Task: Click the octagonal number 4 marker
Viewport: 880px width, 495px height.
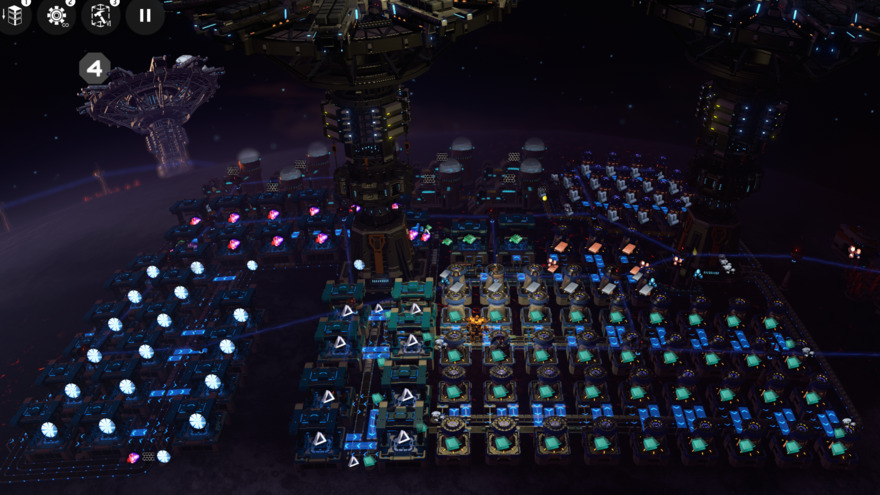Action: [x=94, y=69]
